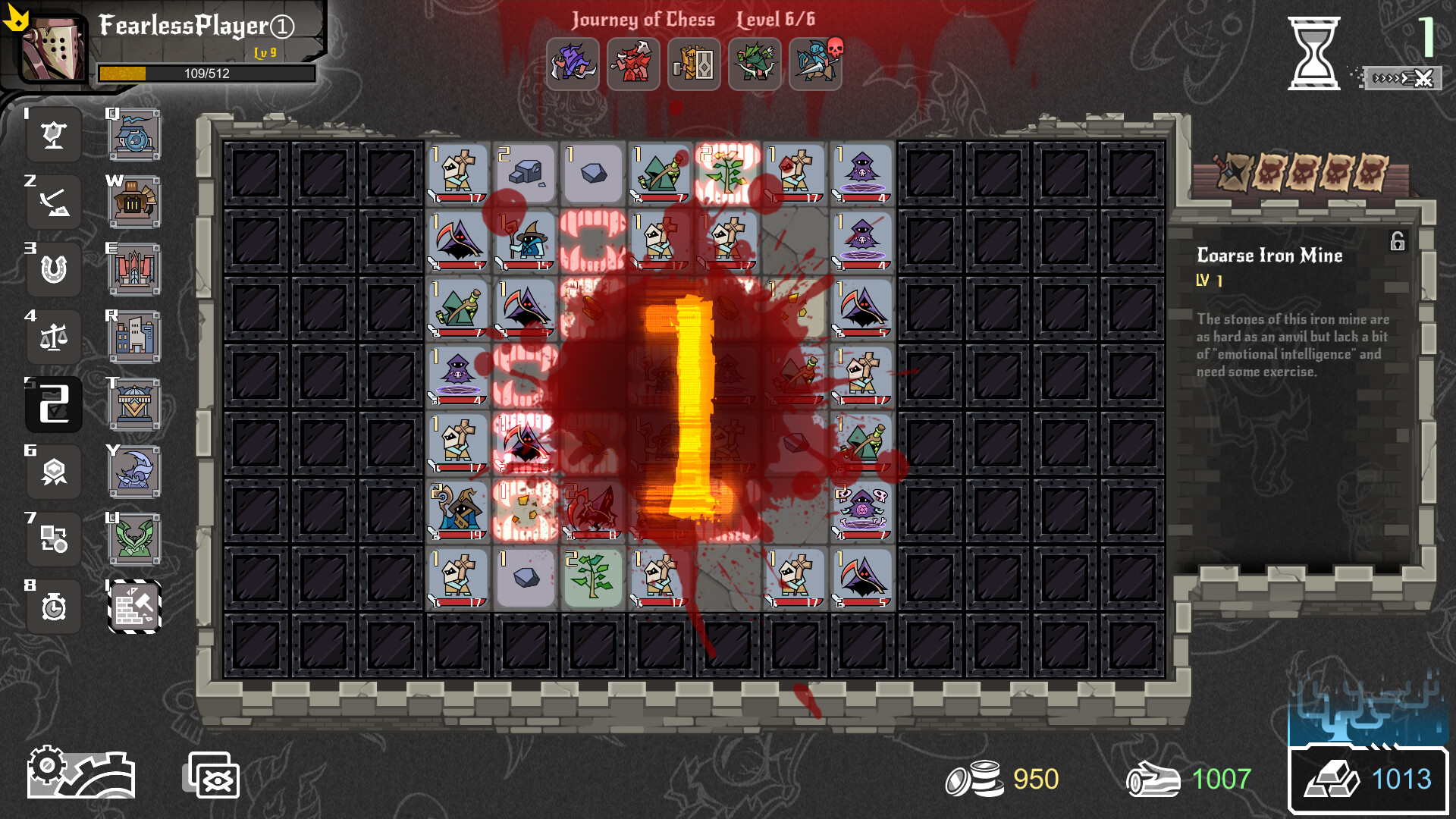
Task: Select the horseshoe tool with hotkey 3
Action: tap(53, 269)
